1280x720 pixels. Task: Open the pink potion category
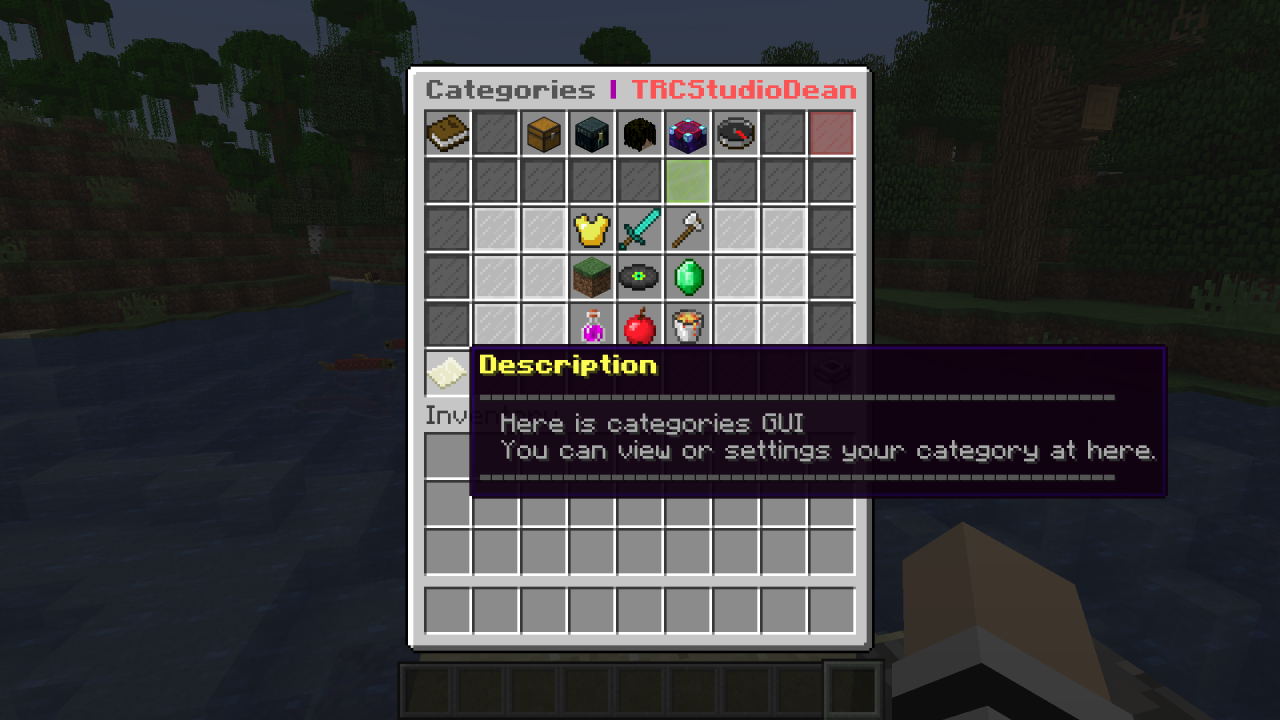591,326
